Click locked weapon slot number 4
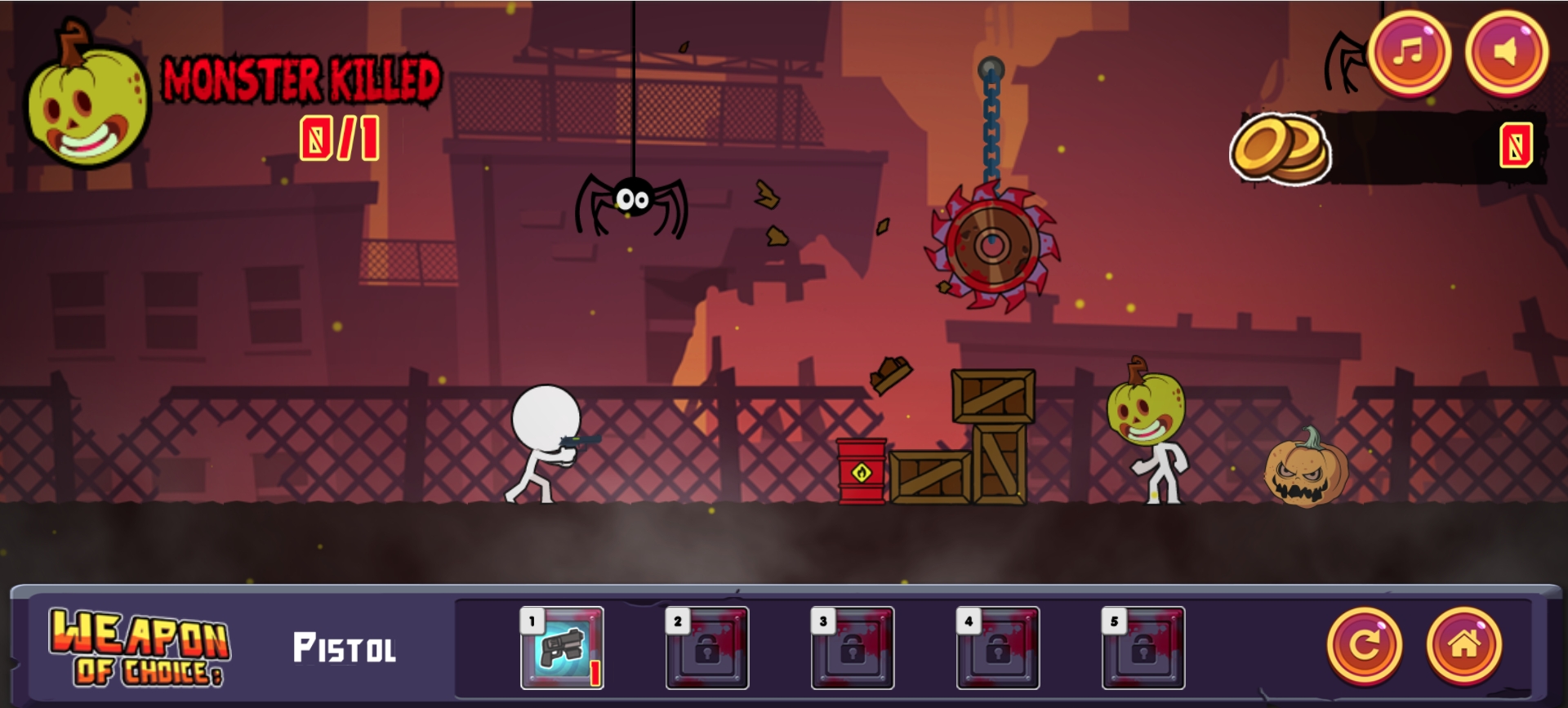 pyautogui.click(x=998, y=648)
